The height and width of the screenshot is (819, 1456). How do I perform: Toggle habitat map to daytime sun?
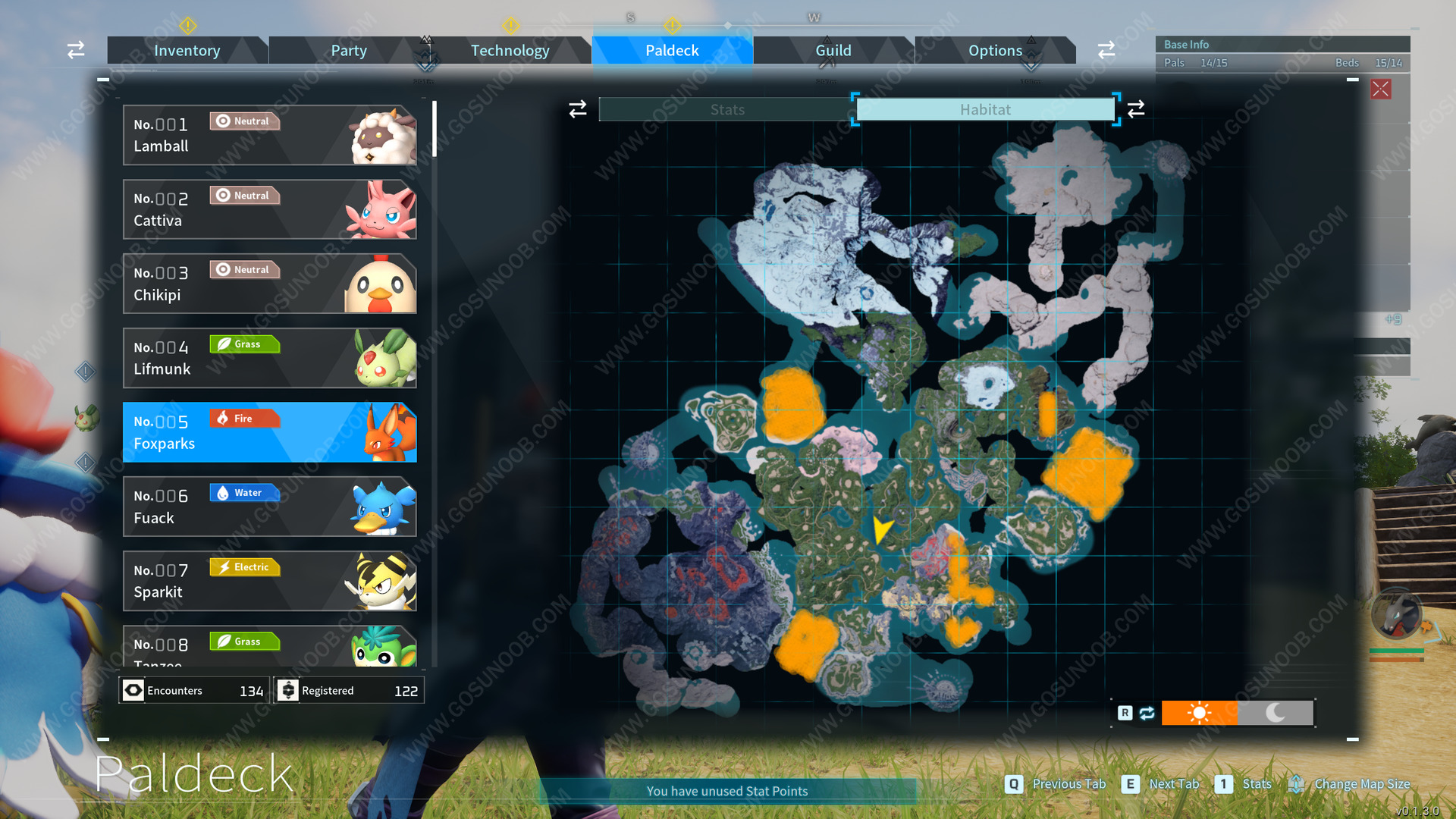[x=1199, y=713]
